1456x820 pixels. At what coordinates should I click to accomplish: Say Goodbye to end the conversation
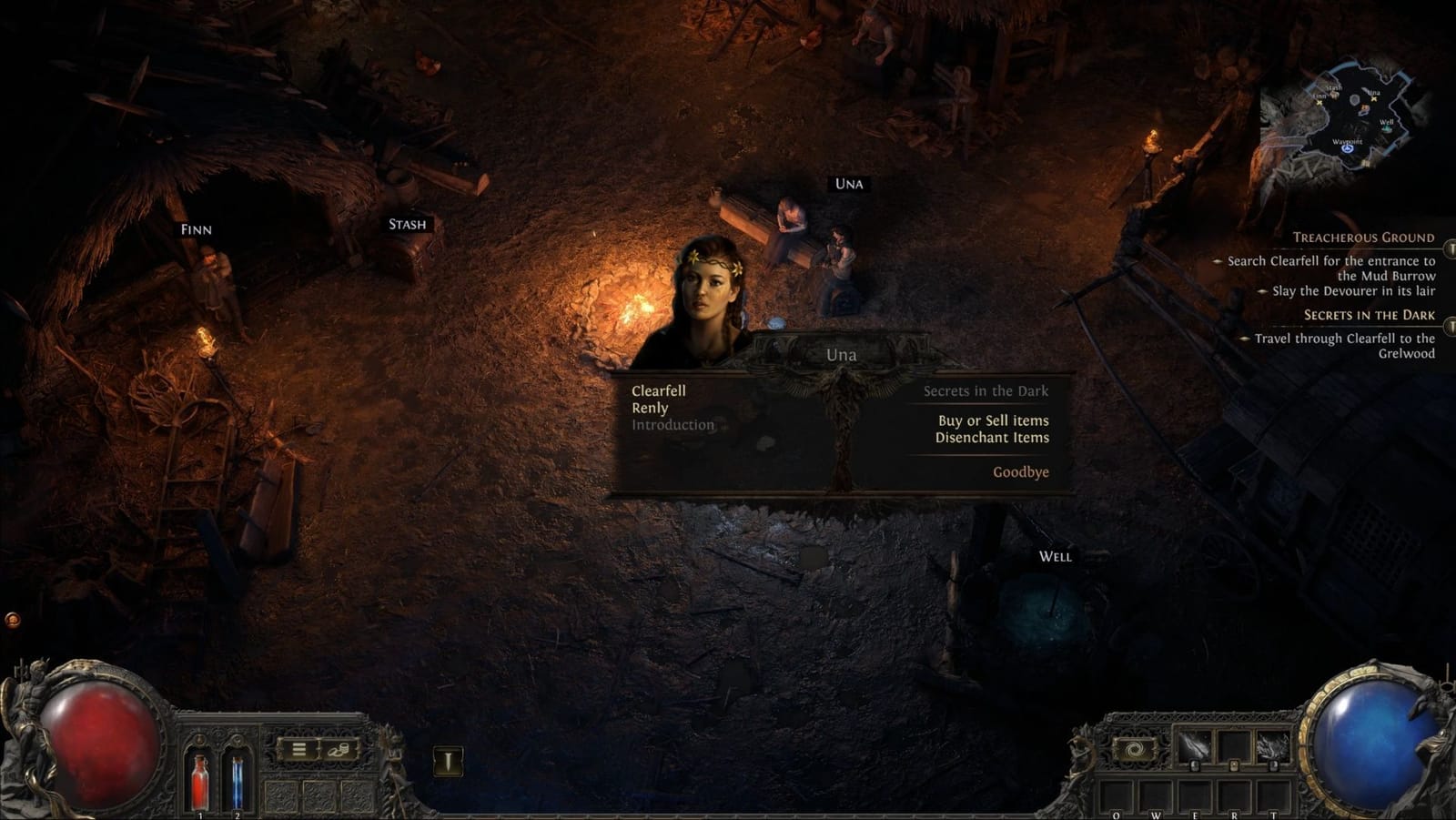1021,471
